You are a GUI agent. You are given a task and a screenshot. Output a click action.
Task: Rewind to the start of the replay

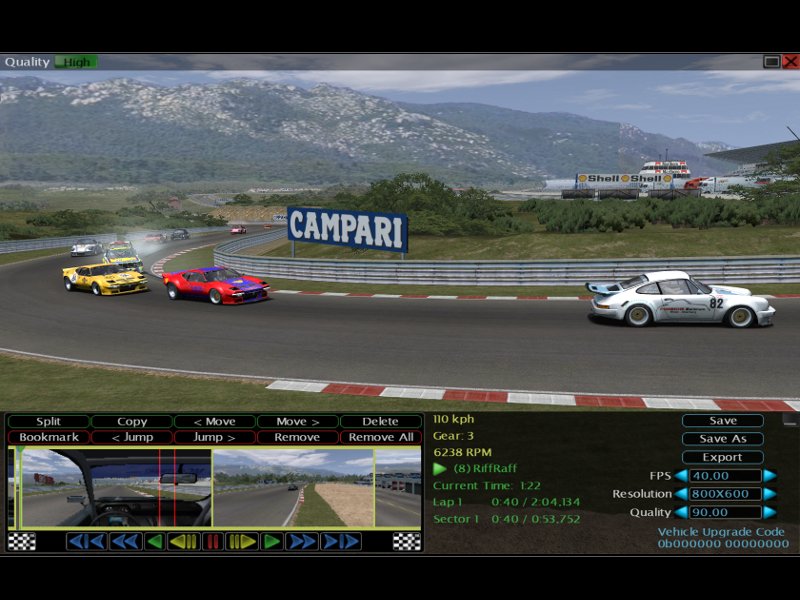(86, 541)
